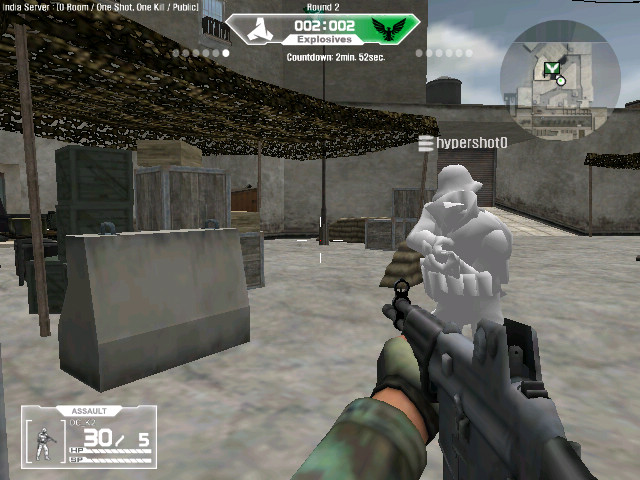Click the green objective marker on the minimap
The image size is (640, 480).
551,68
